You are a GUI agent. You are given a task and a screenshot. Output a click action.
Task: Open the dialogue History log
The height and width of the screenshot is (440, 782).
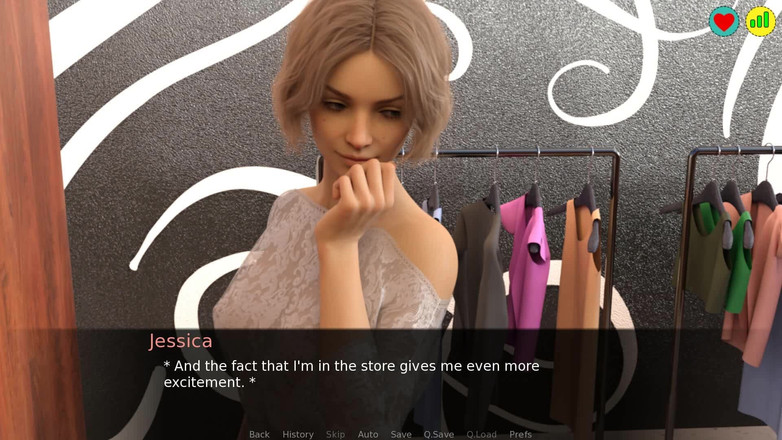298,434
